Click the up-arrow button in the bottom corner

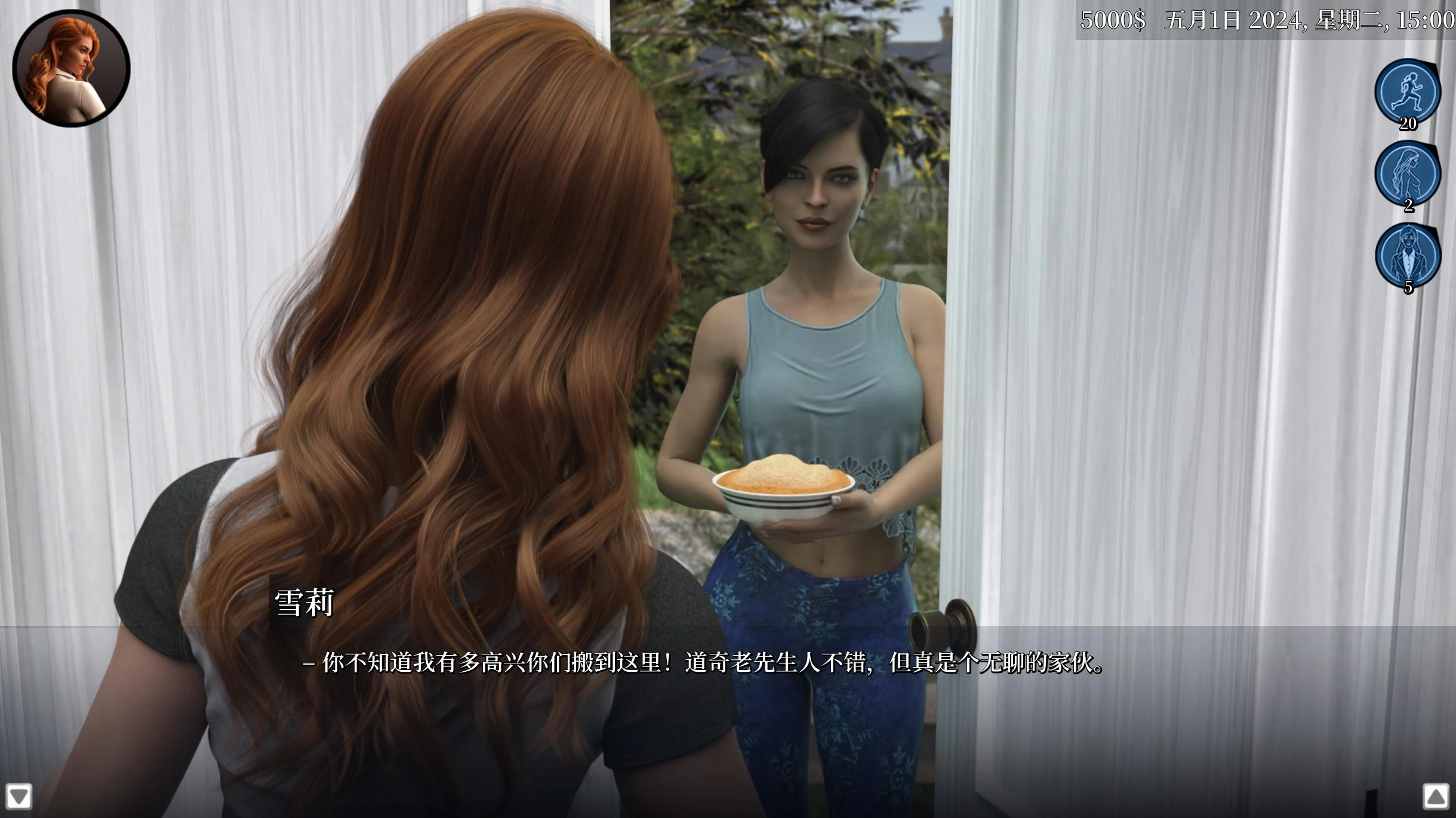click(x=1436, y=797)
